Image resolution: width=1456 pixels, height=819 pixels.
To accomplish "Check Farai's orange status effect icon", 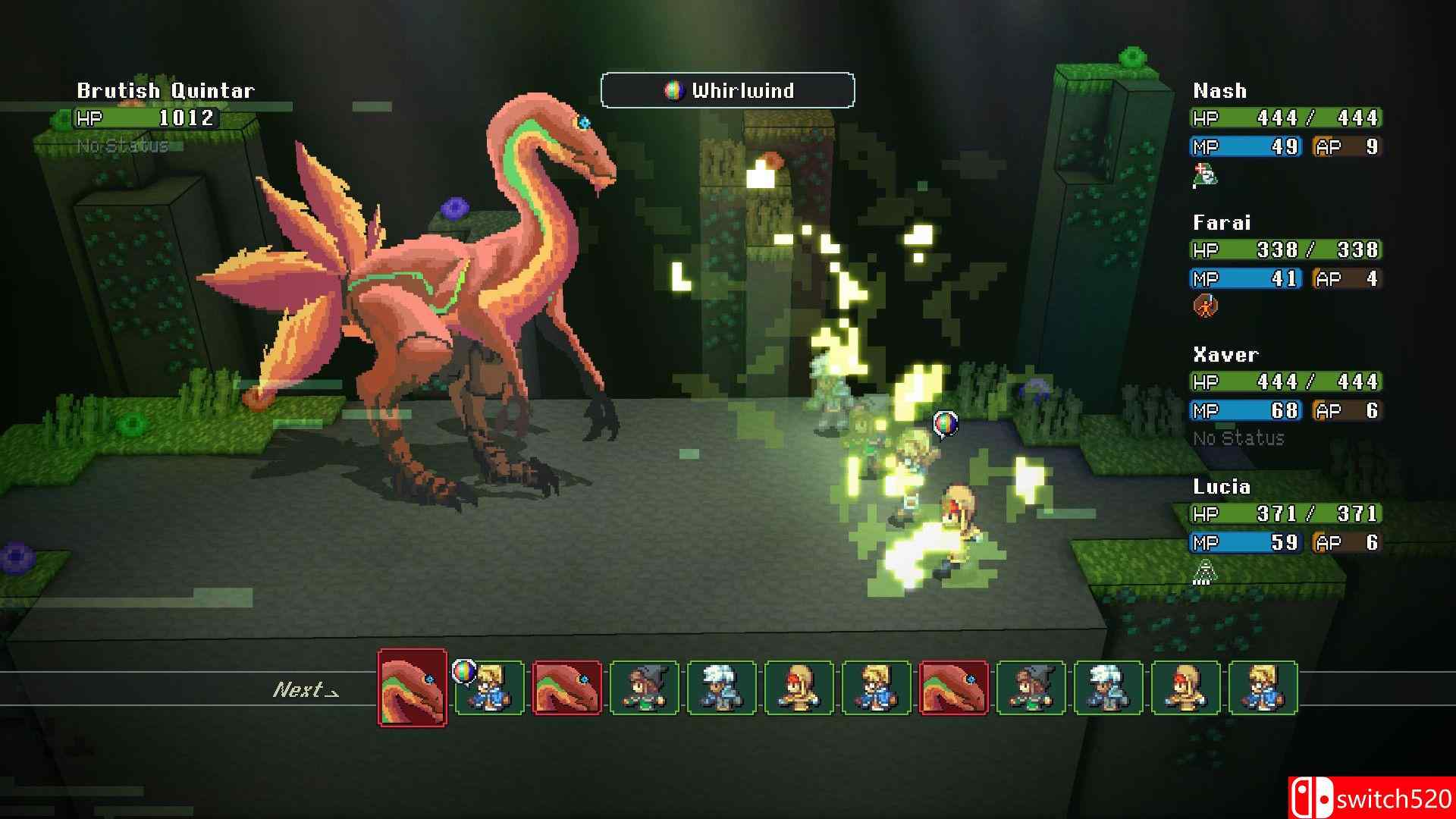I will pos(1204,306).
